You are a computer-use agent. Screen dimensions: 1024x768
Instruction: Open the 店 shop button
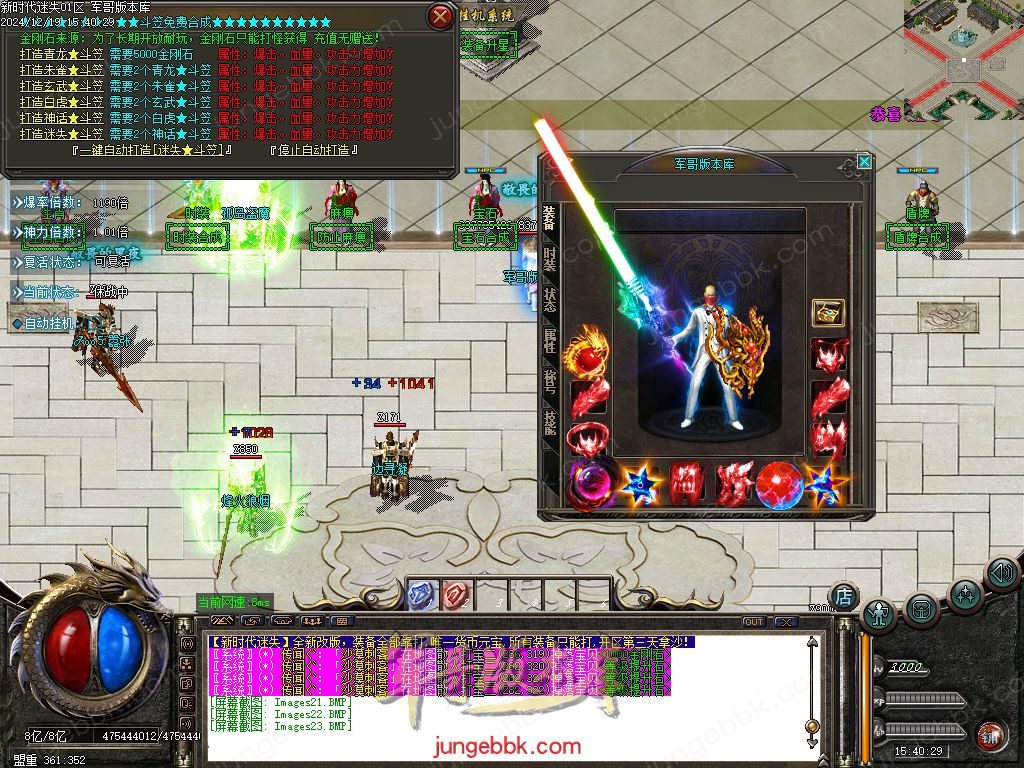pyautogui.click(x=844, y=596)
